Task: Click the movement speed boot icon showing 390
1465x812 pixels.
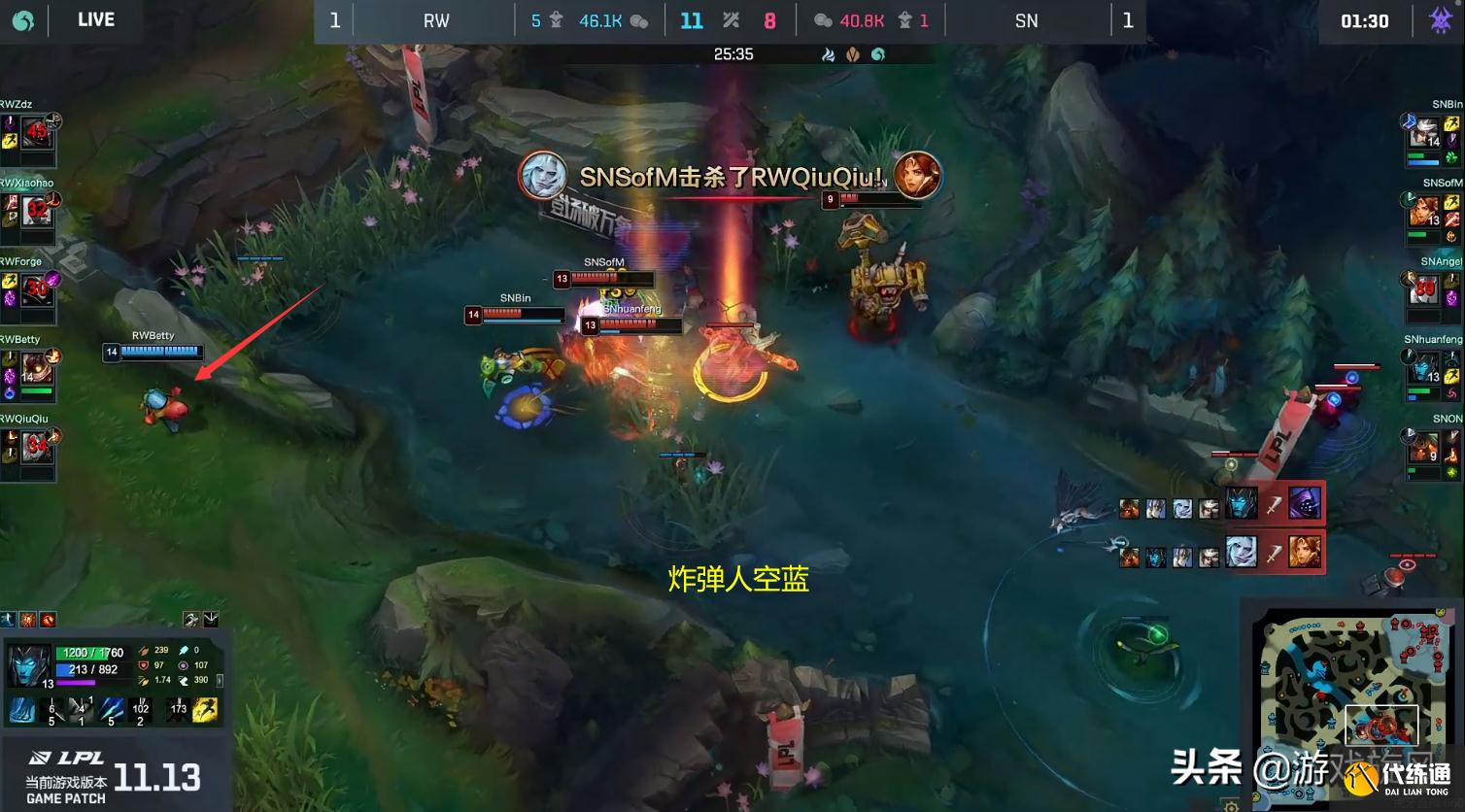Action: pos(185,680)
